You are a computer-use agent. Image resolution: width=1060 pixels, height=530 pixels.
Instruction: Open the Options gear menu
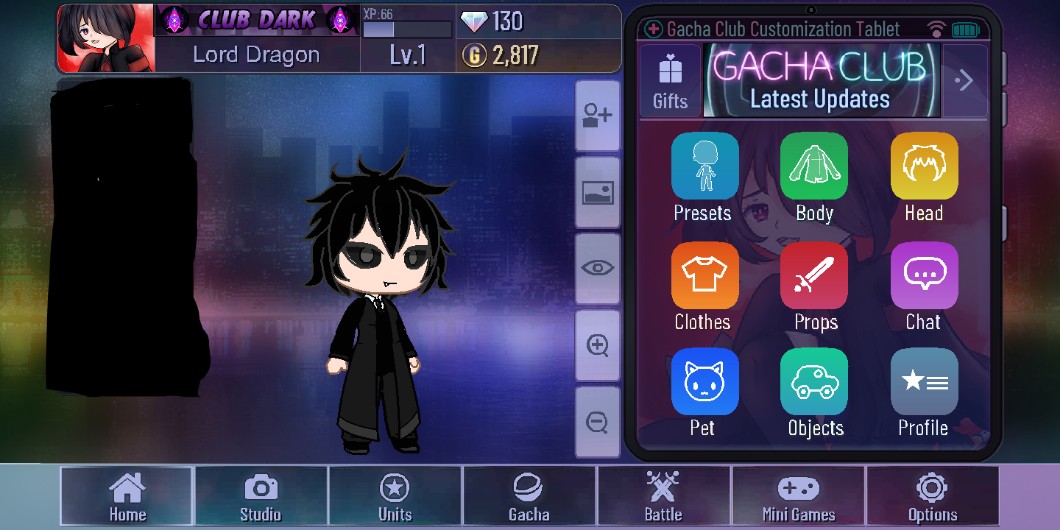(932, 497)
